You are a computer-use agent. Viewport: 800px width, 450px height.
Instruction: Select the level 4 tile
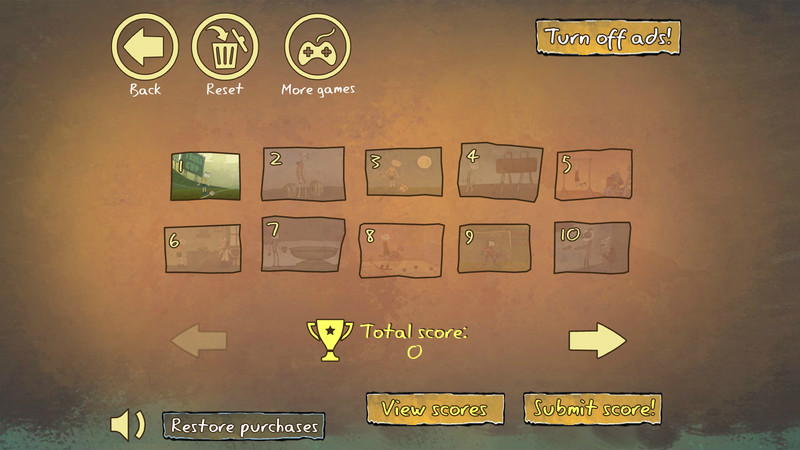500,171
